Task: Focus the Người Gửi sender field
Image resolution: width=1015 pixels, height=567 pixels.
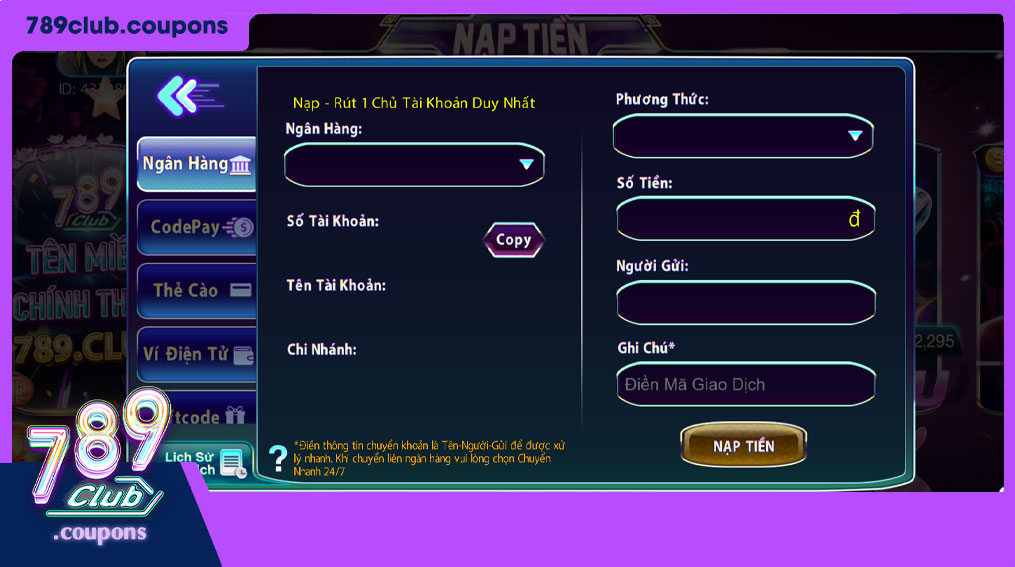Action: pyautogui.click(x=745, y=302)
